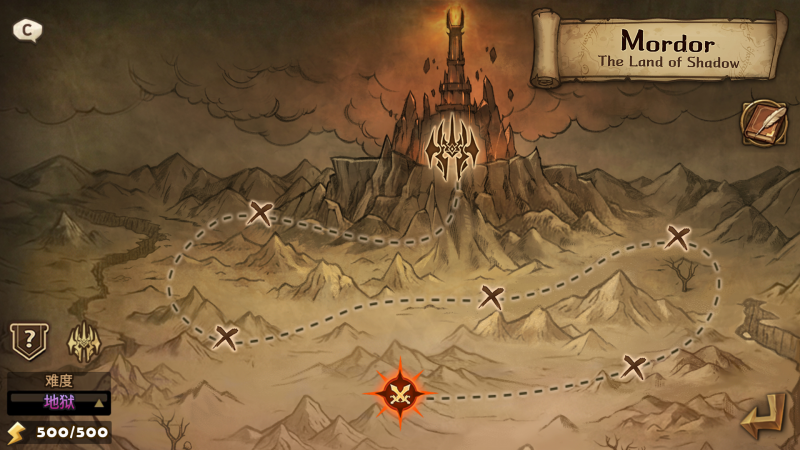Tap the speech bubble C button
Screen dimensions: 800x450
pyautogui.click(x=27, y=30)
